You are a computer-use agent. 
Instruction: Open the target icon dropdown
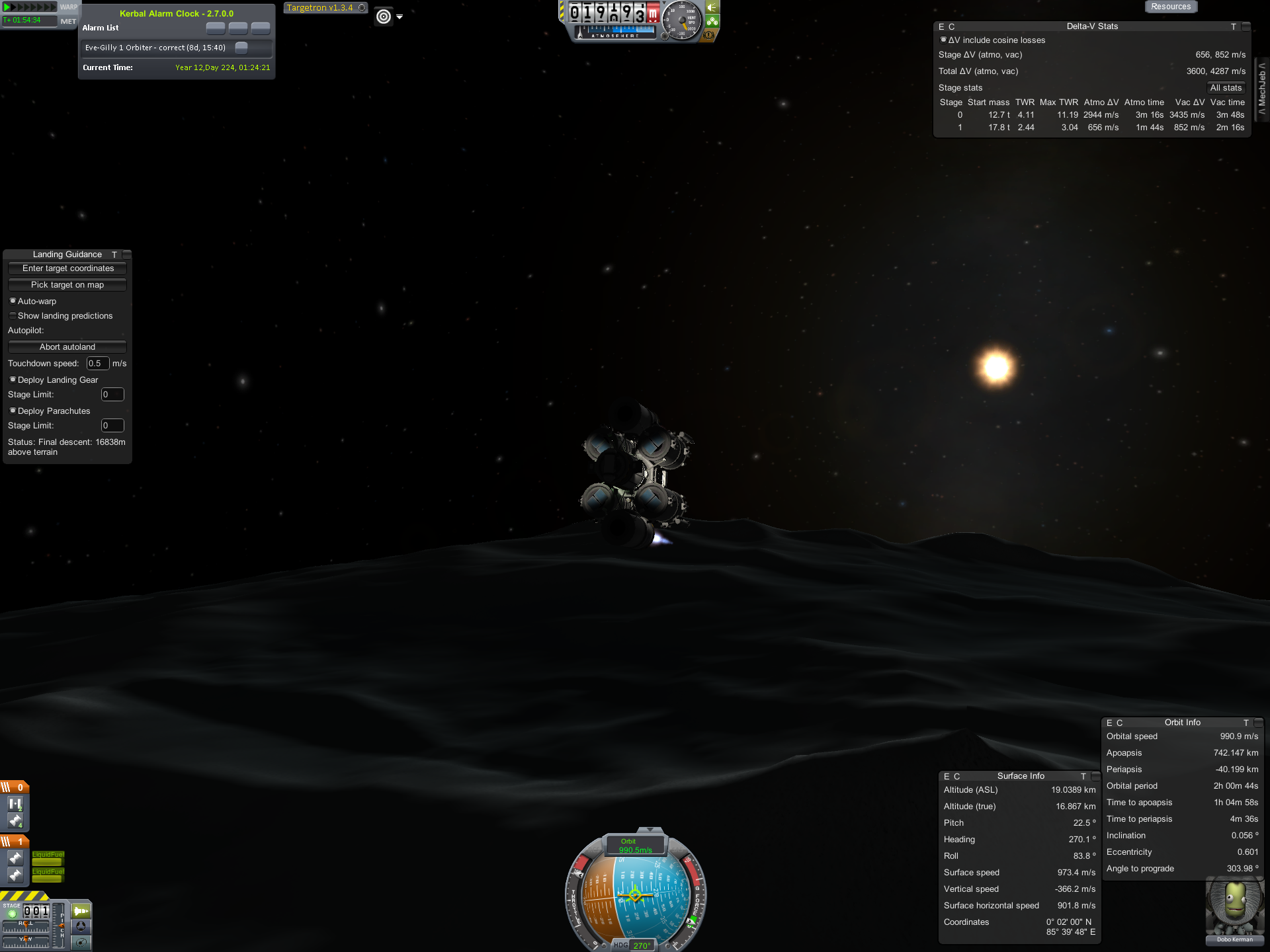400,17
